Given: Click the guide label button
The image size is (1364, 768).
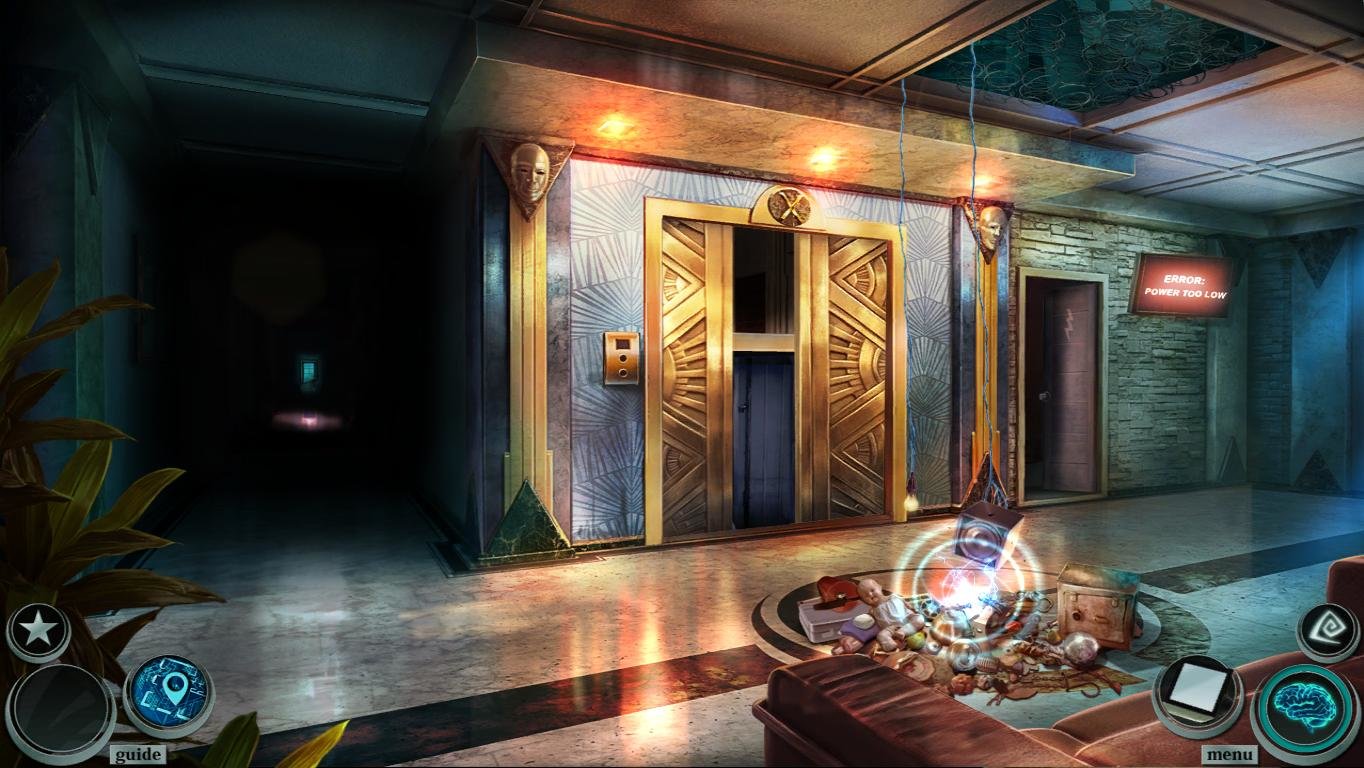Looking at the screenshot, I should (138, 754).
